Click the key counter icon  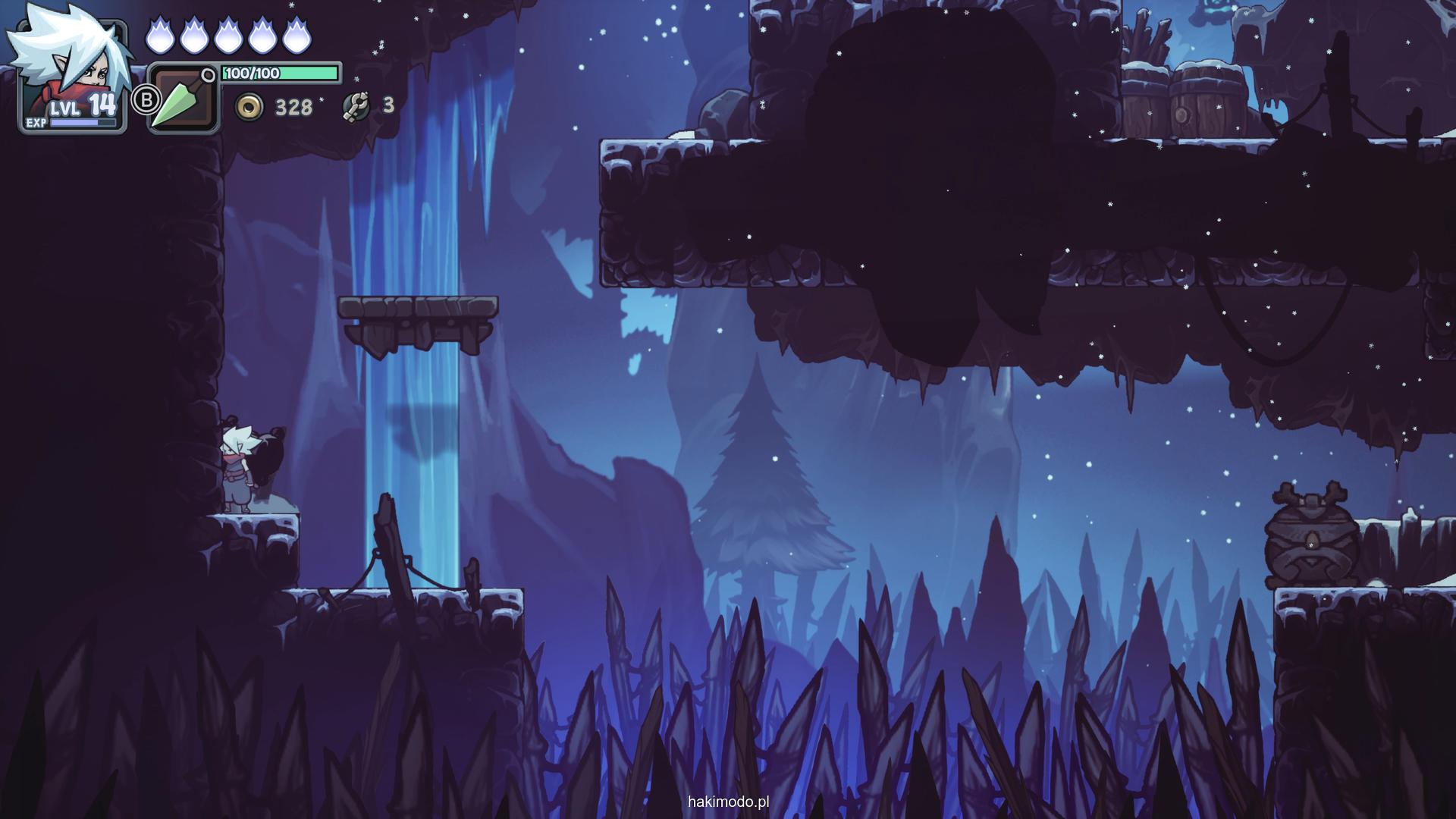355,106
